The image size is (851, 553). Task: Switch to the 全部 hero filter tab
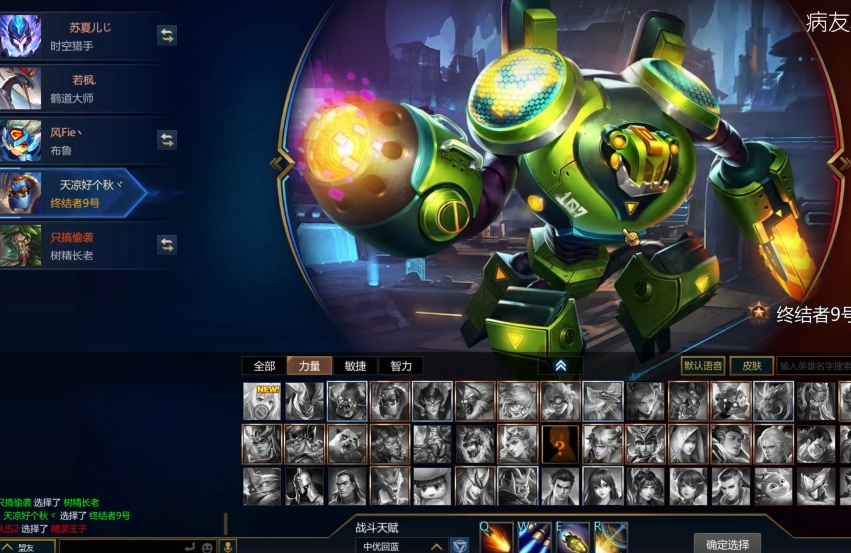[x=264, y=366]
